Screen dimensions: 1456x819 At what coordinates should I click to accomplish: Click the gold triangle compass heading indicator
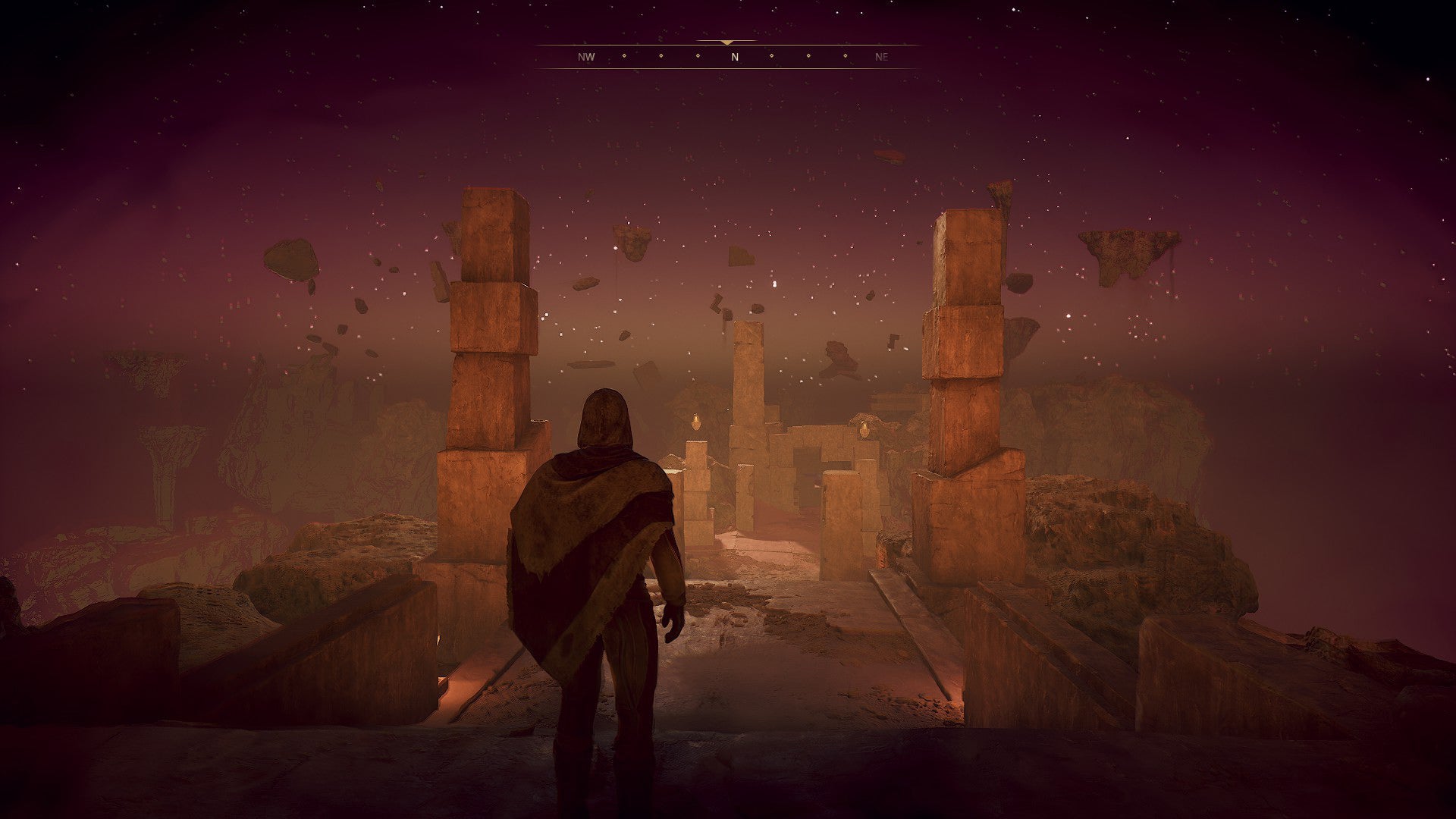tap(727, 43)
